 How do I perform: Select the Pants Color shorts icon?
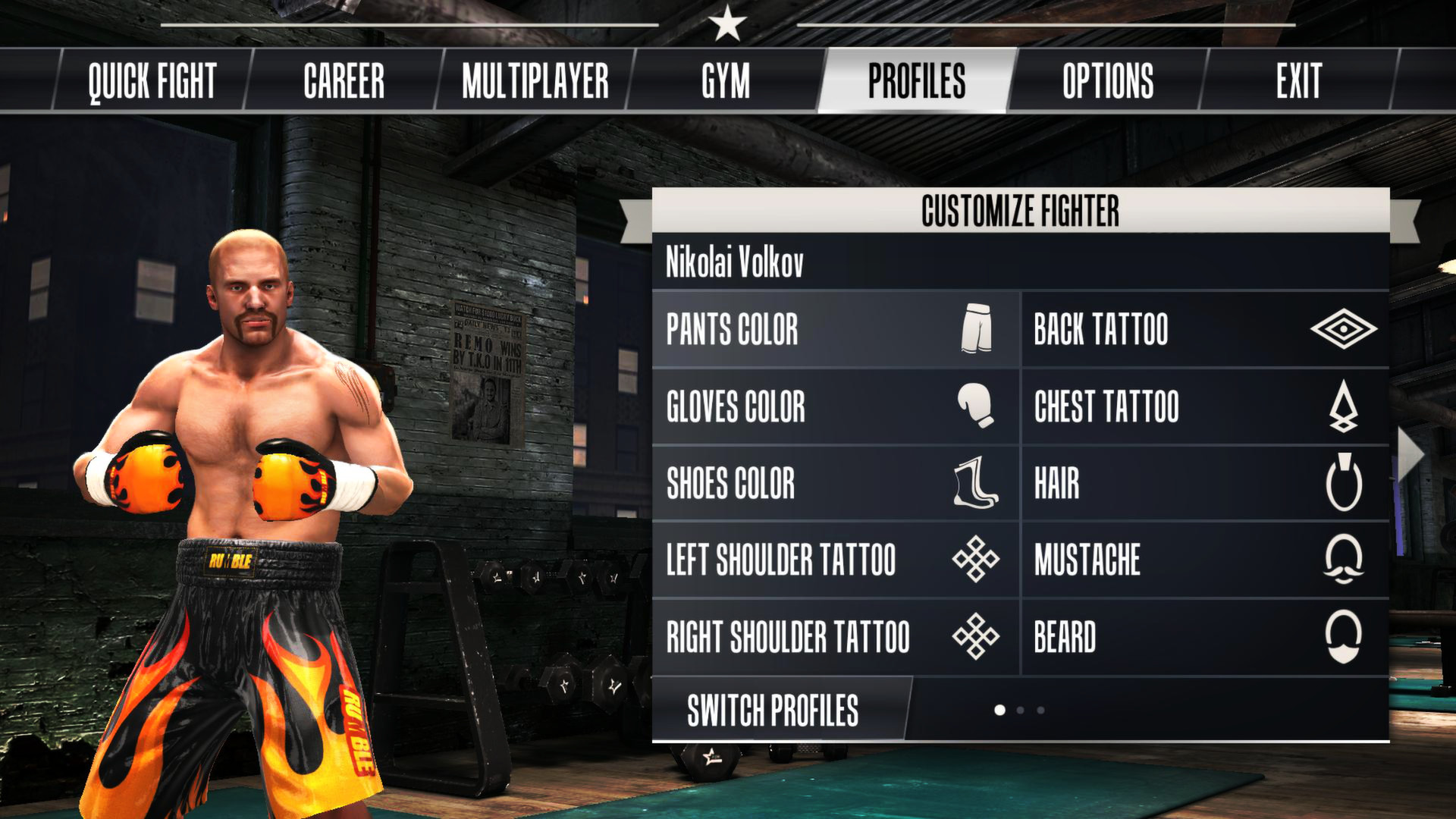(978, 331)
